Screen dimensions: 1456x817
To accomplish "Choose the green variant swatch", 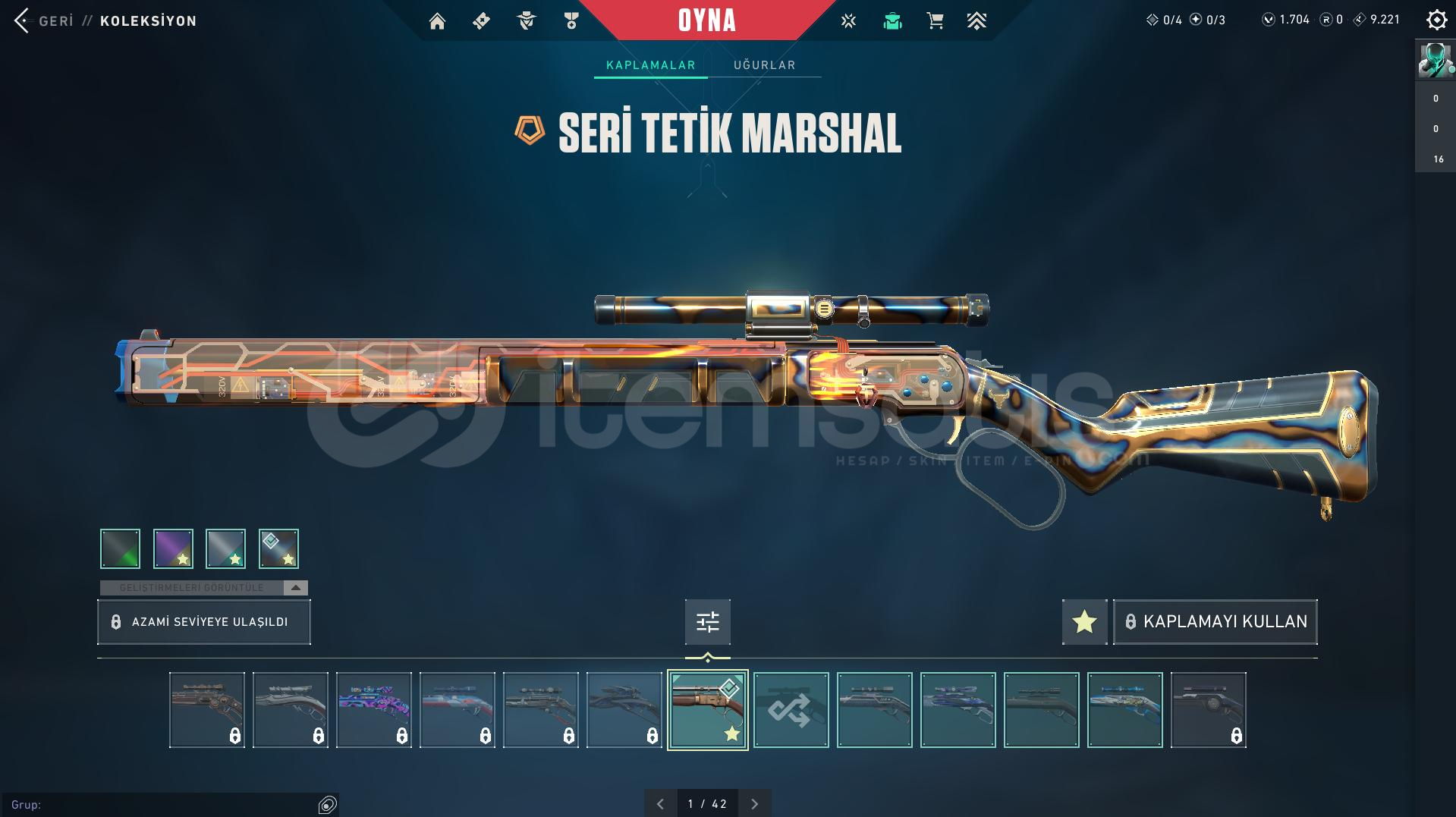I will (x=121, y=548).
